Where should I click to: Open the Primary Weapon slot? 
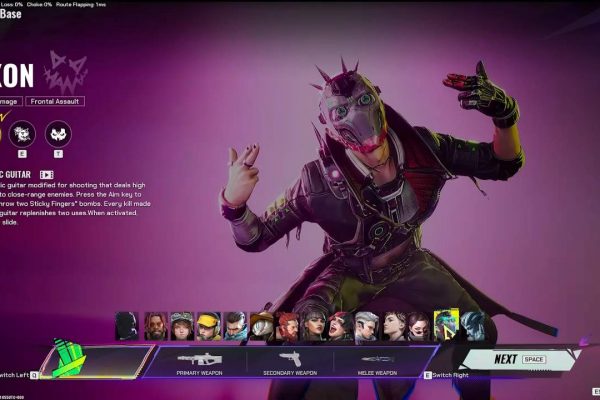(x=199, y=361)
